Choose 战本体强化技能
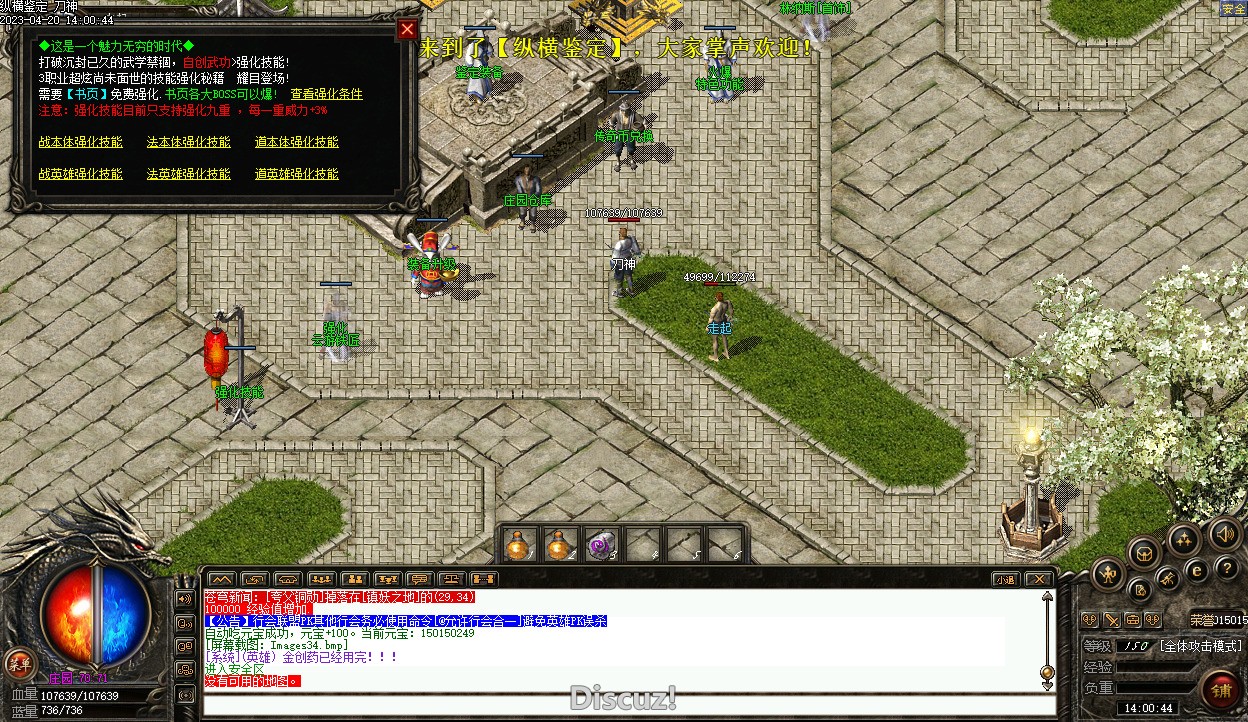Screen dimensions: 1248x722 point(81,142)
